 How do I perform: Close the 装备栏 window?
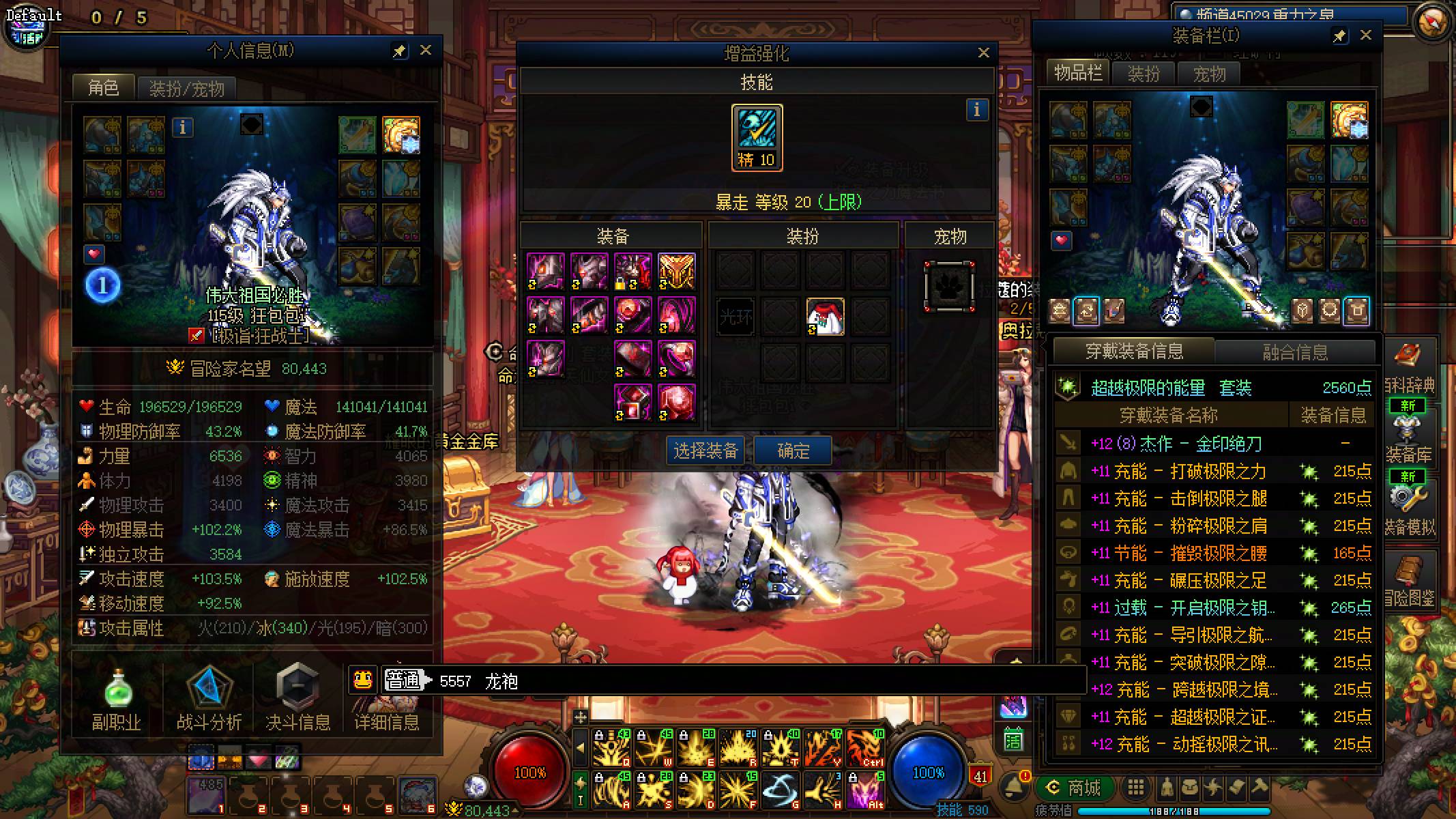(1365, 35)
